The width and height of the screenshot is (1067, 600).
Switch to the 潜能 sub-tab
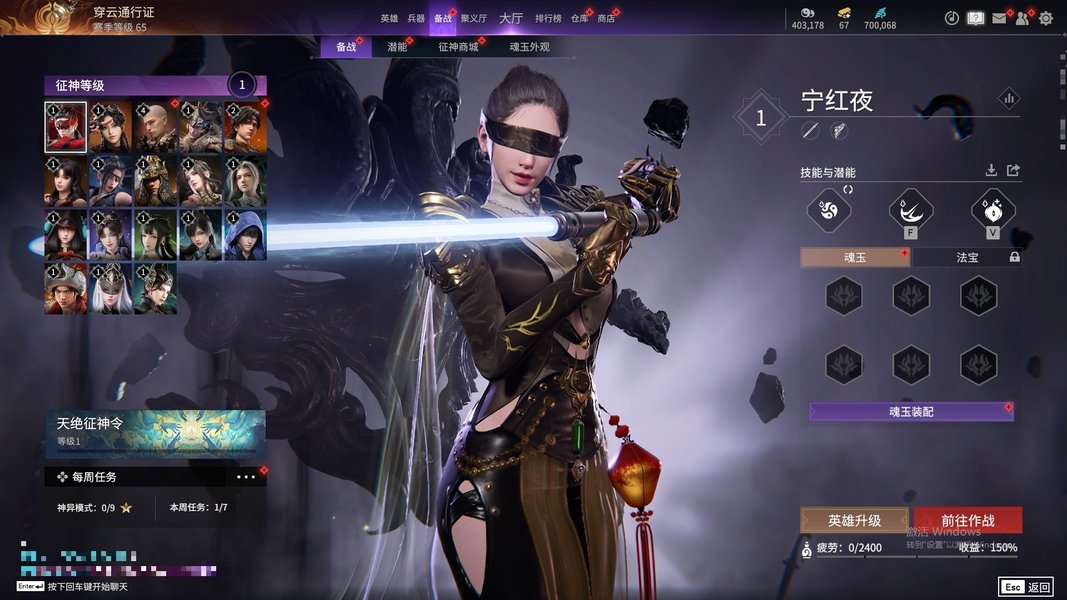pos(397,47)
